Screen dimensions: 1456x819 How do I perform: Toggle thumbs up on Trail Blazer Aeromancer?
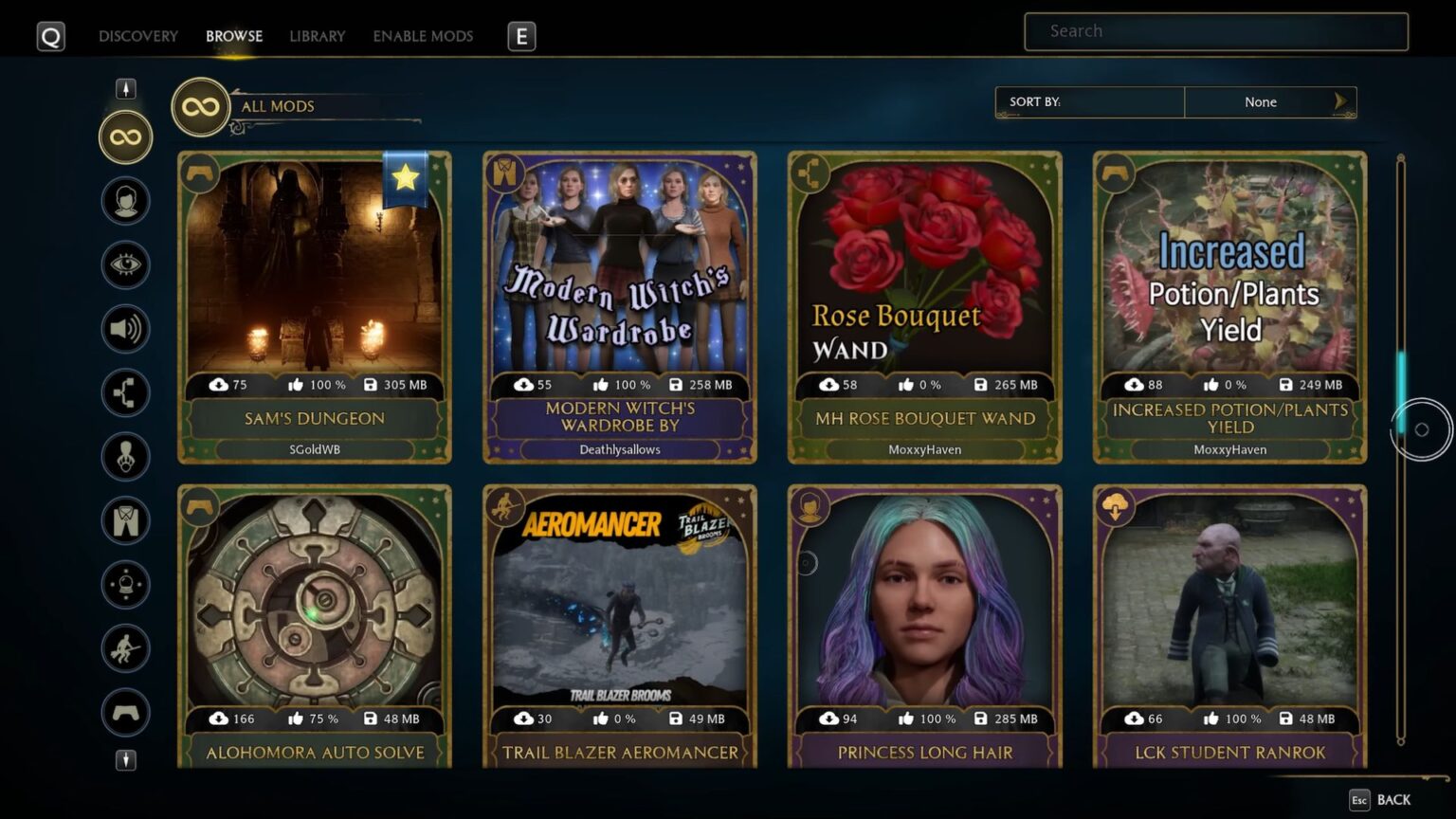602,719
